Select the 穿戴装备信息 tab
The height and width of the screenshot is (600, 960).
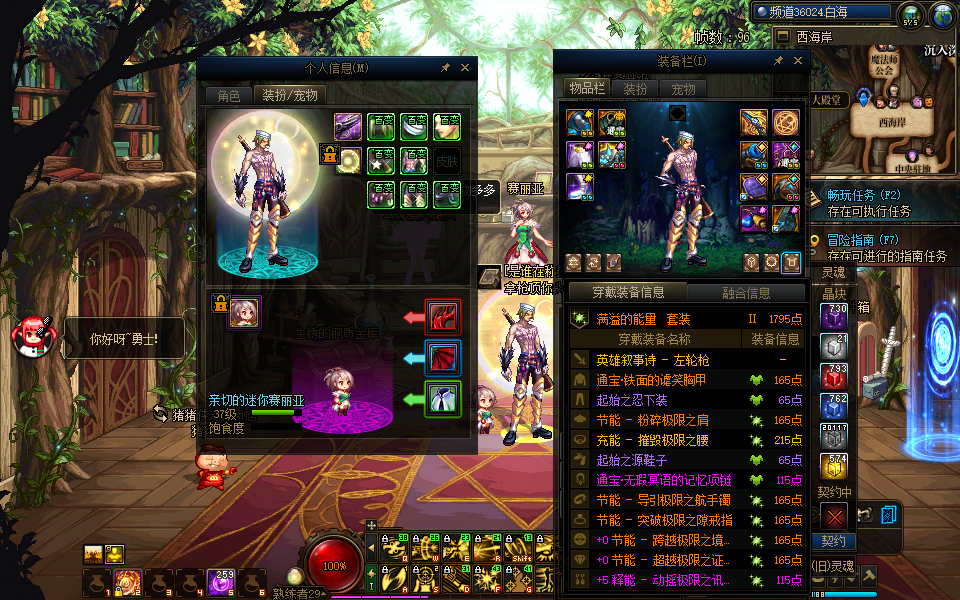pyautogui.click(x=628, y=293)
